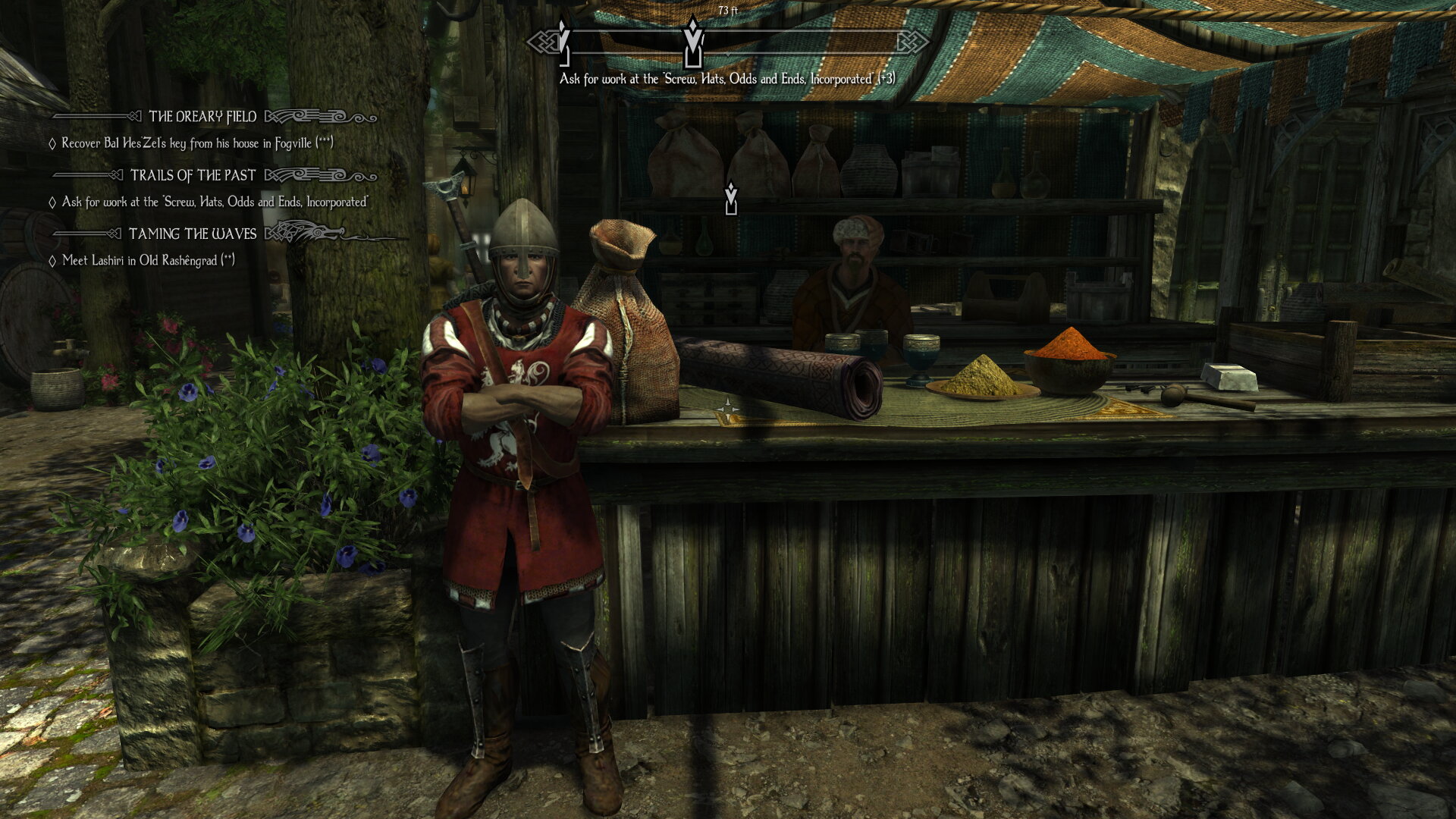Select The Dreary Field quest title
The image size is (1456, 819).
coord(202,117)
